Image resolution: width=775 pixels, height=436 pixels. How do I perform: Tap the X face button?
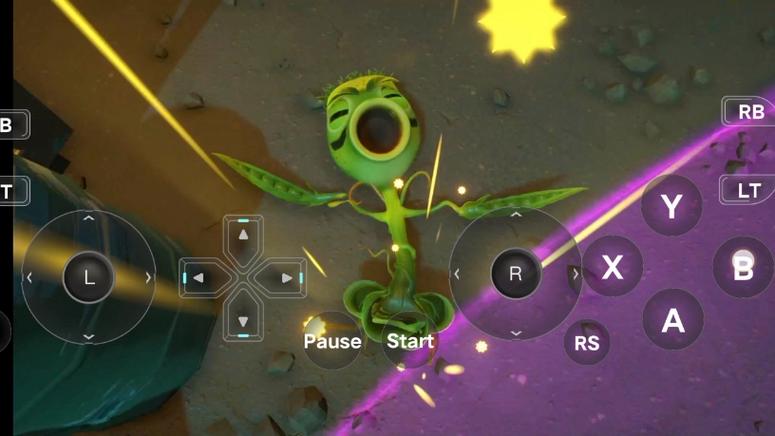coord(612,267)
